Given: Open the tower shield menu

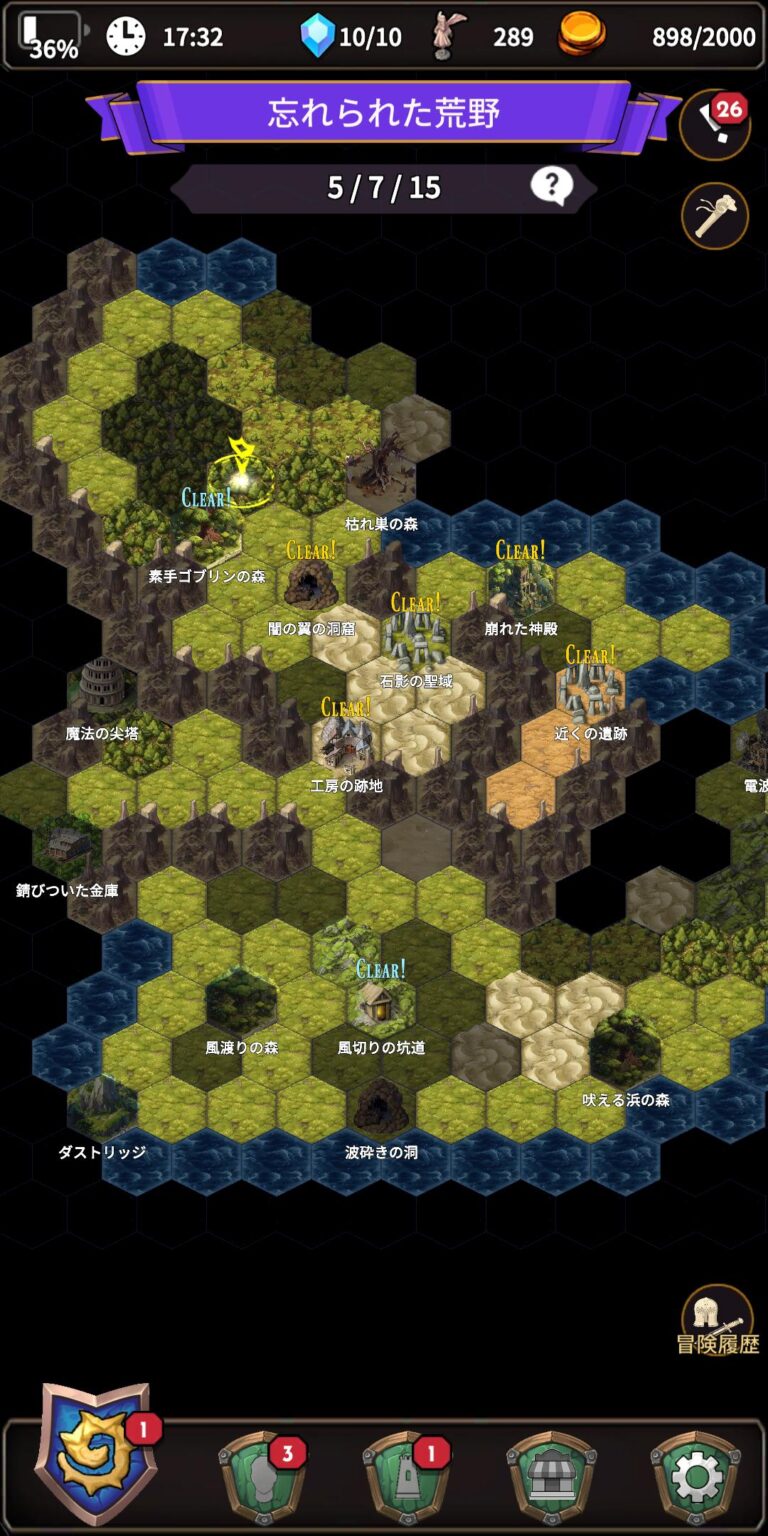Looking at the screenshot, I should pyautogui.click(x=403, y=1478).
